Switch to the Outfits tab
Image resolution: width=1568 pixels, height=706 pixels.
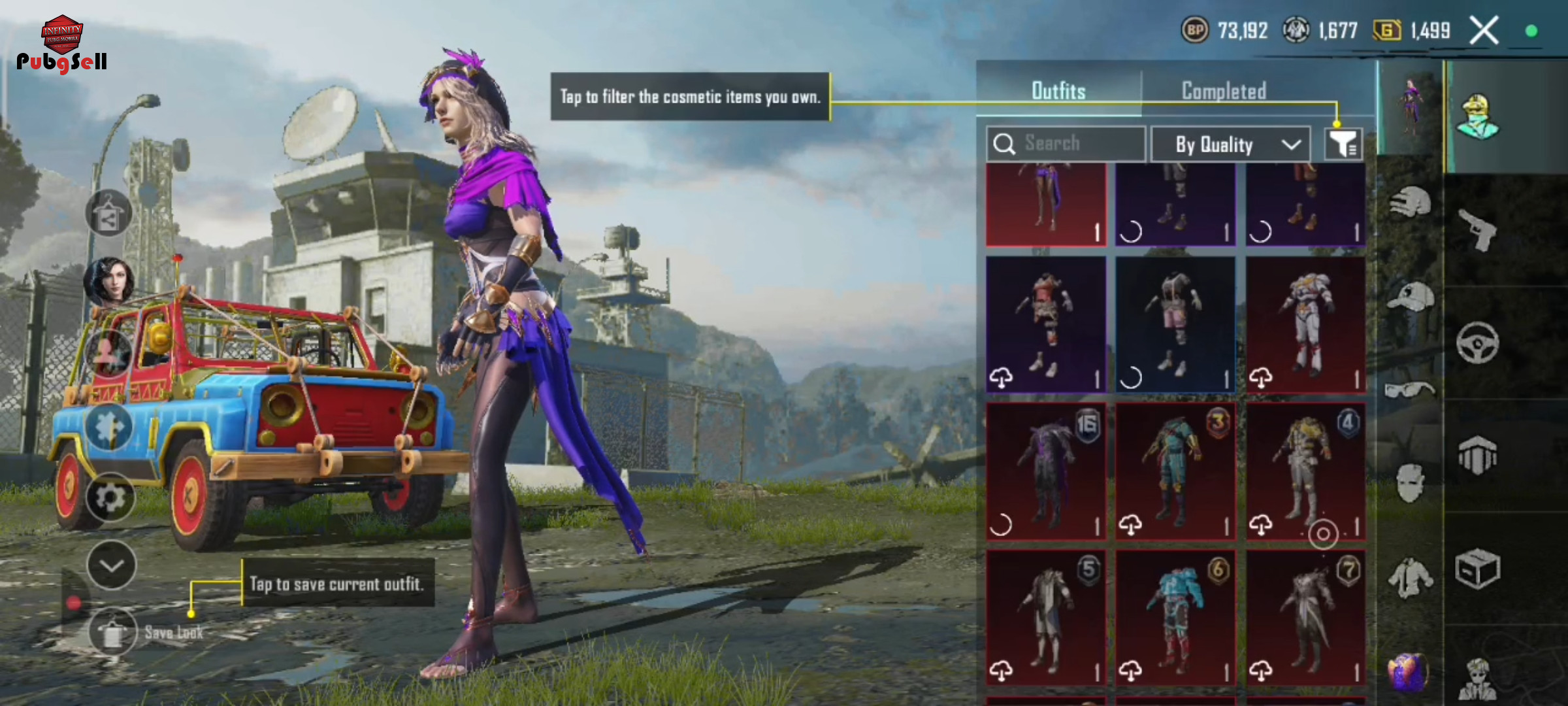click(x=1058, y=91)
